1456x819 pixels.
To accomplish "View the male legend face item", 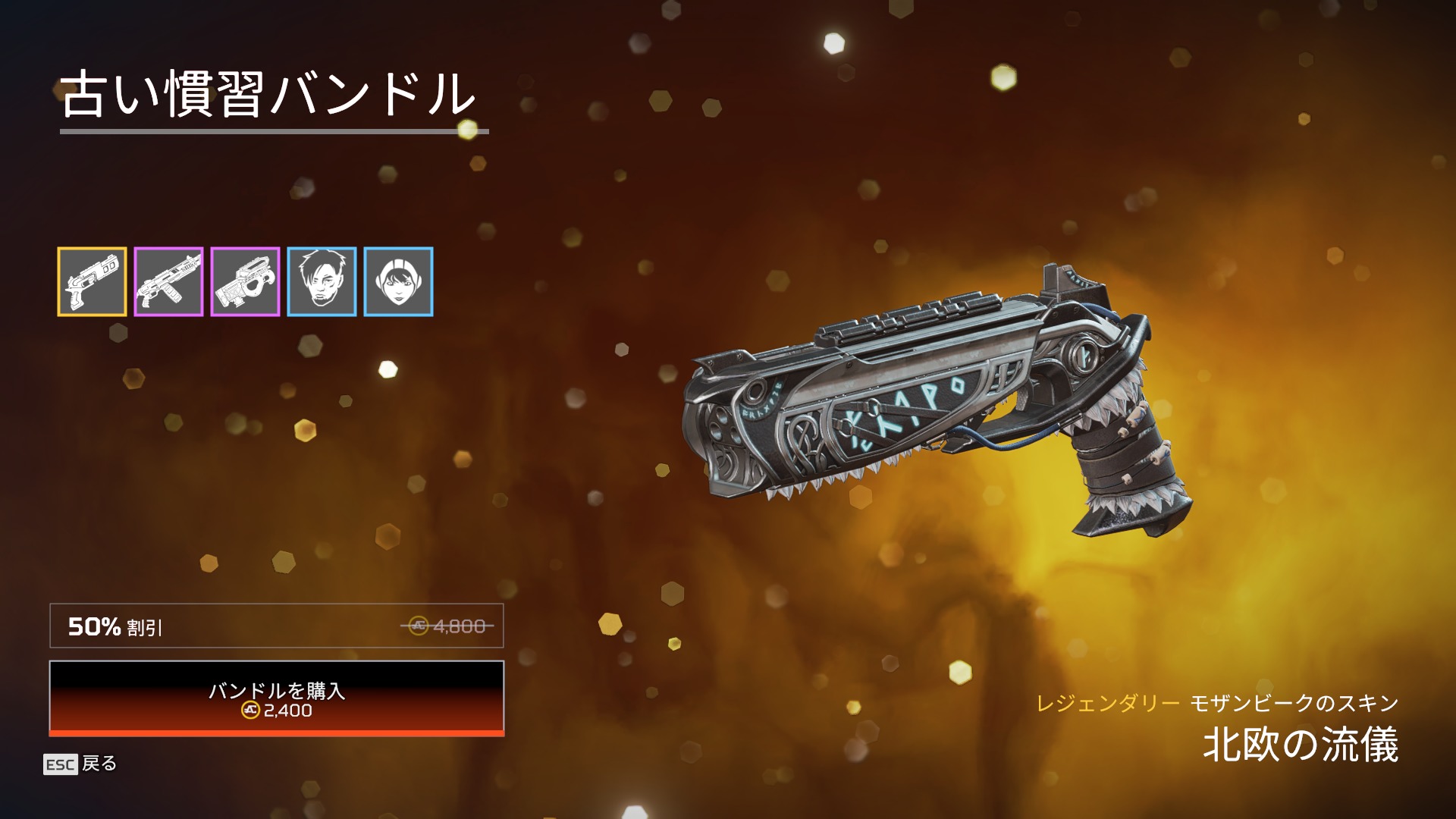I will (322, 281).
